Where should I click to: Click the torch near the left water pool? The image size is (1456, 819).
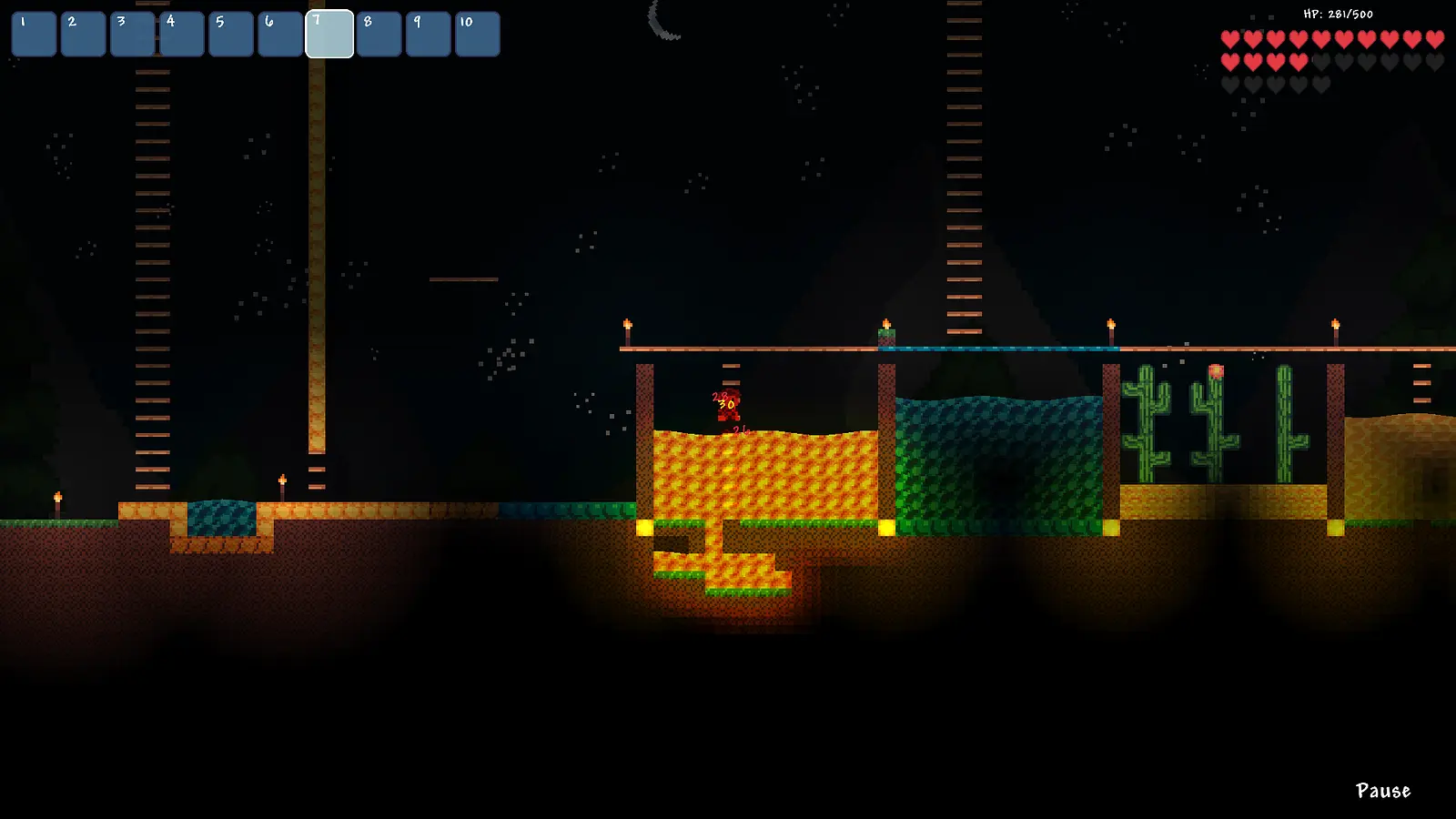point(283,482)
